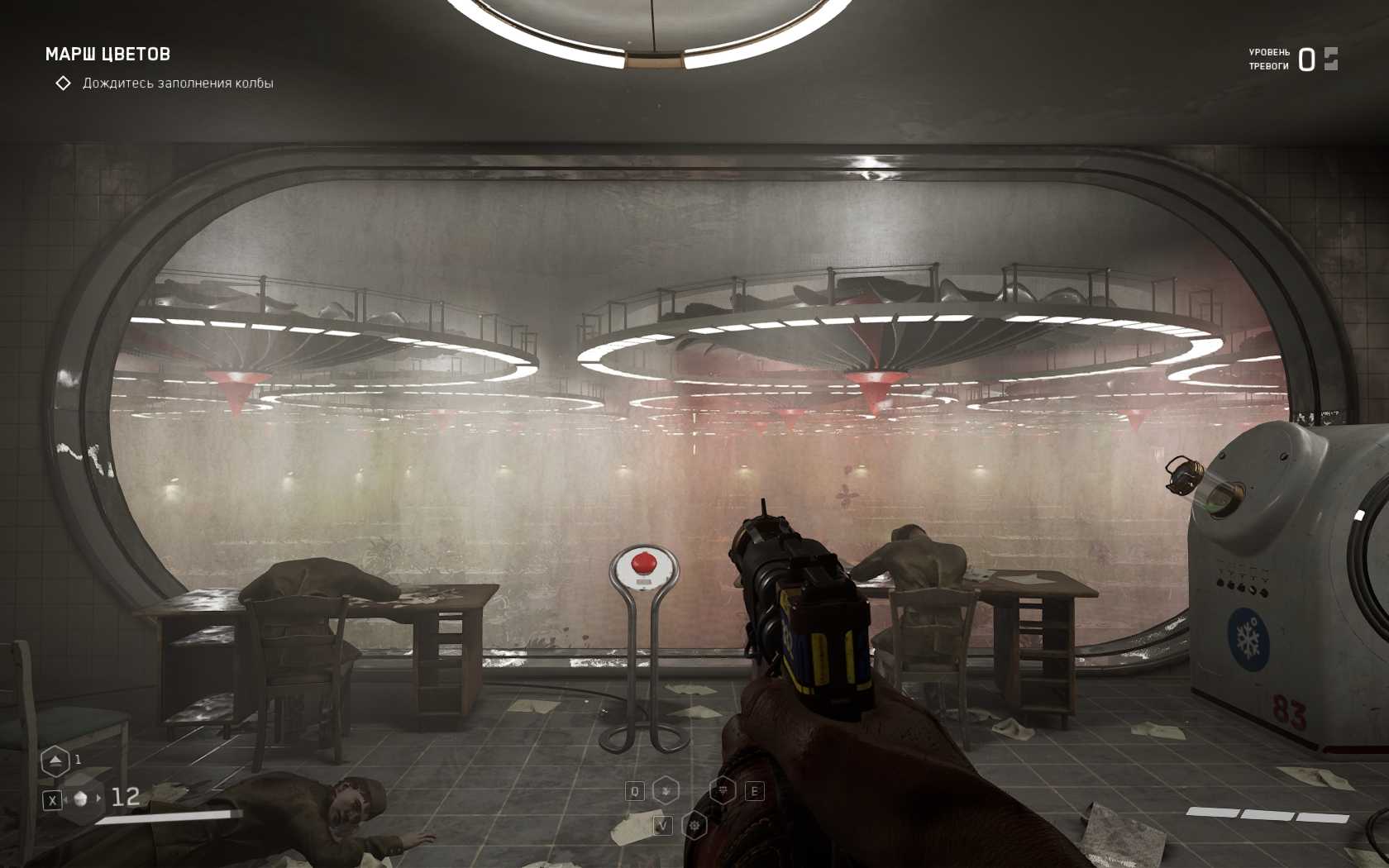Click the alarm level indicator icon
The image size is (1389, 868).
1330,59
